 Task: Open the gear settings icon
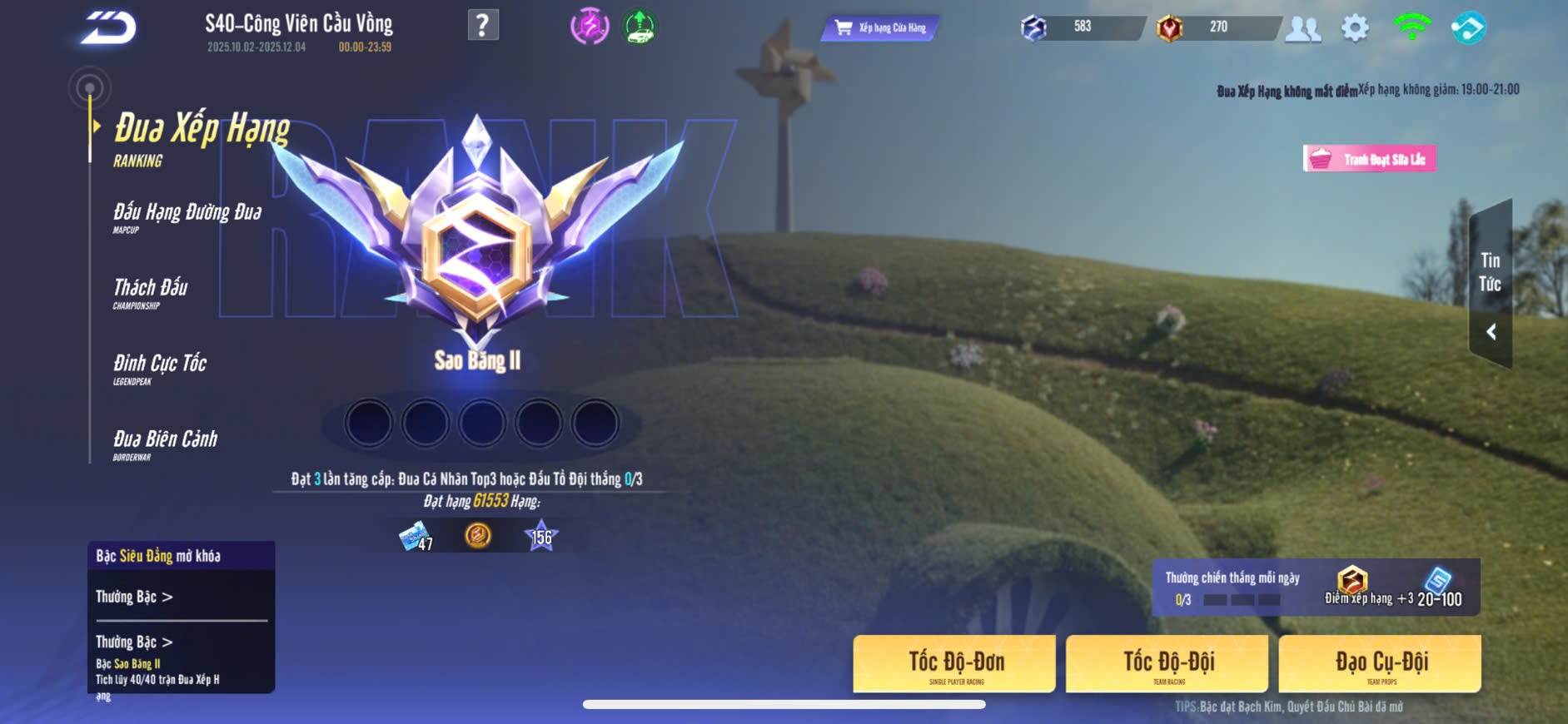(1355, 28)
